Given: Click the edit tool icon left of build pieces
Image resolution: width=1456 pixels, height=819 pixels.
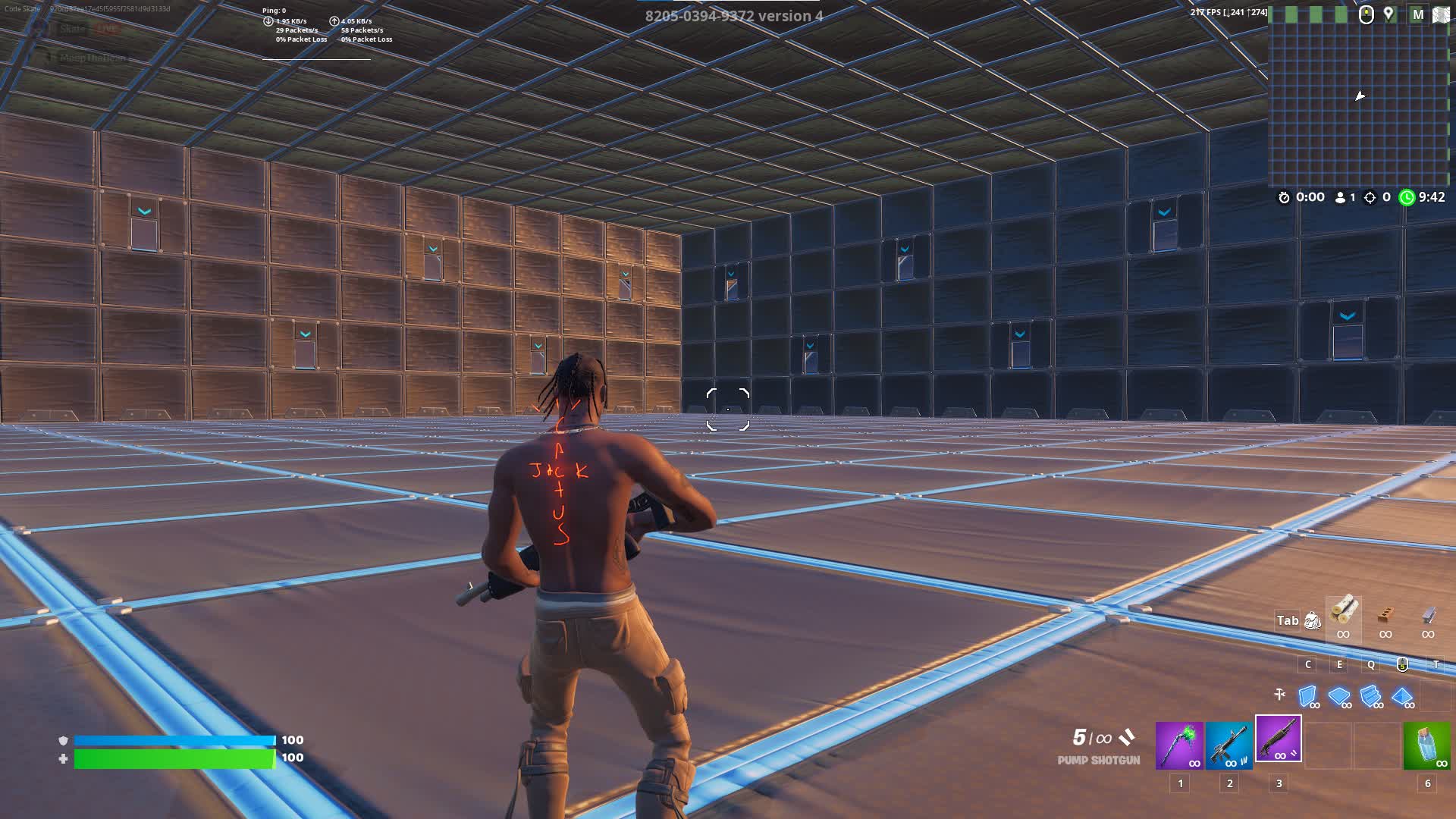Looking at the screenshot, I should pyautogui.click(x=1280, y=694).
